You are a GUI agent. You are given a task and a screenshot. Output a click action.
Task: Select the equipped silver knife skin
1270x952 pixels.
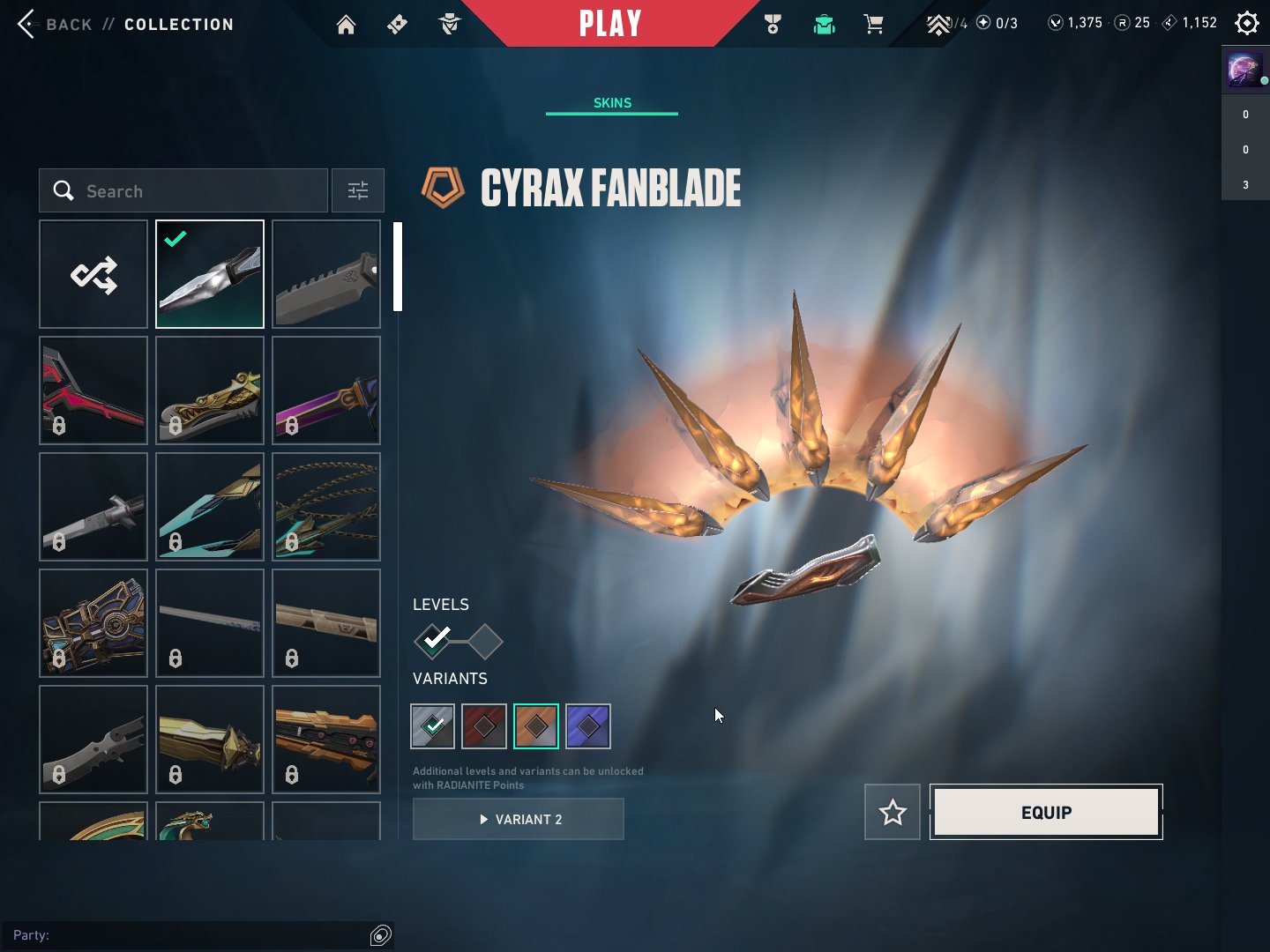point(210,274)
